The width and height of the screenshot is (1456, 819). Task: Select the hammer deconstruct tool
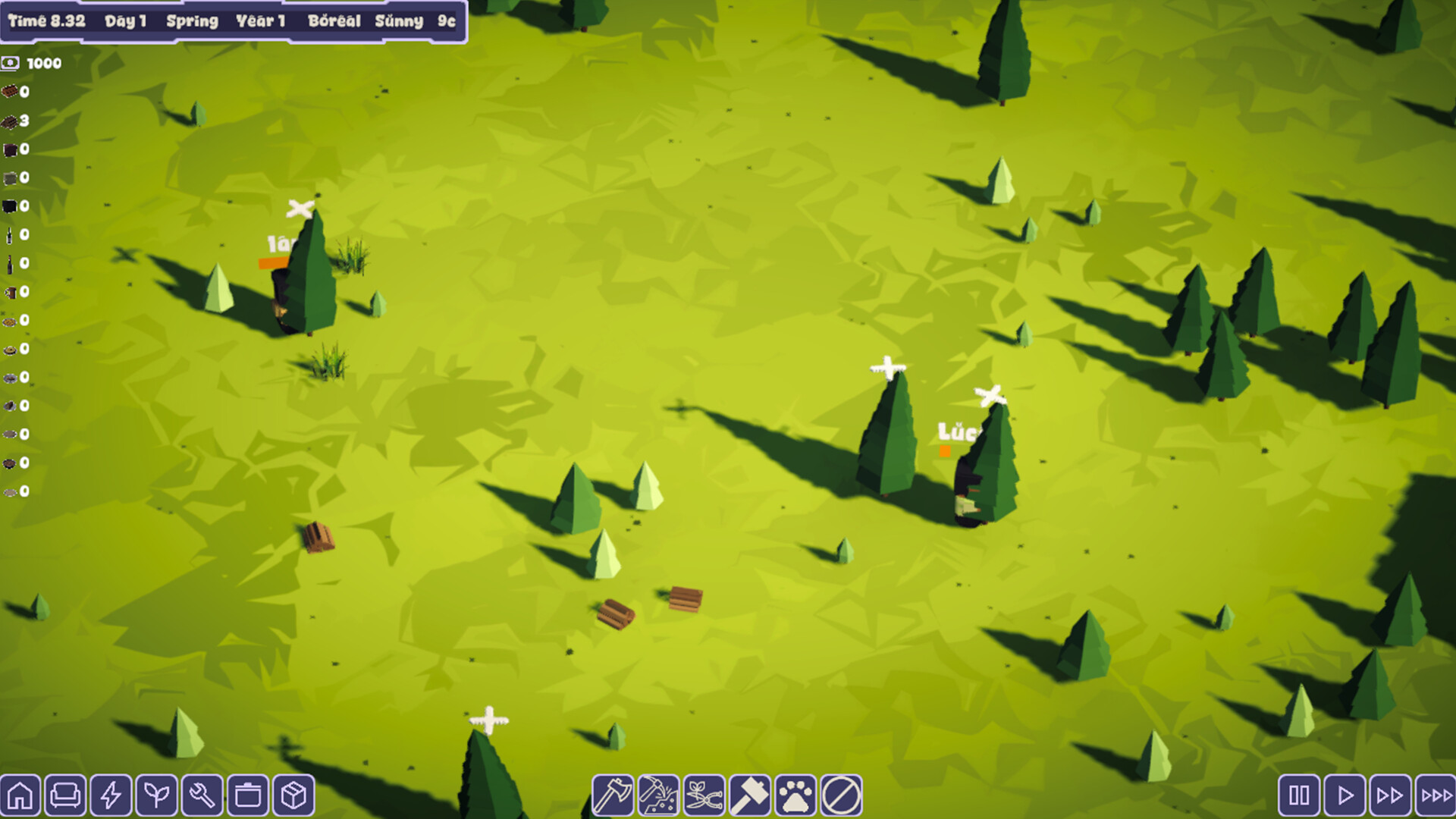pos(749,795)
